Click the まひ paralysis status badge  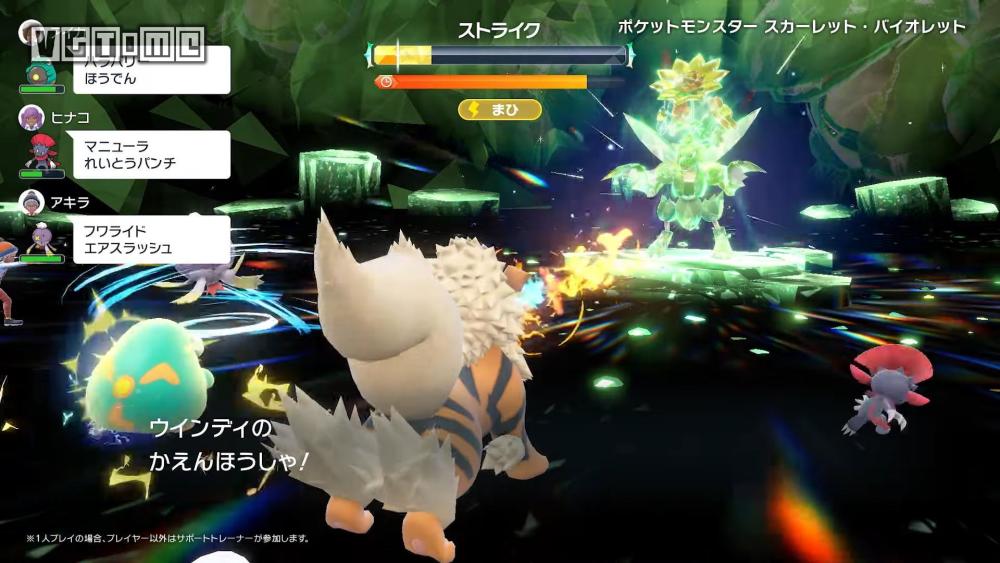click(x=500, y=109)
